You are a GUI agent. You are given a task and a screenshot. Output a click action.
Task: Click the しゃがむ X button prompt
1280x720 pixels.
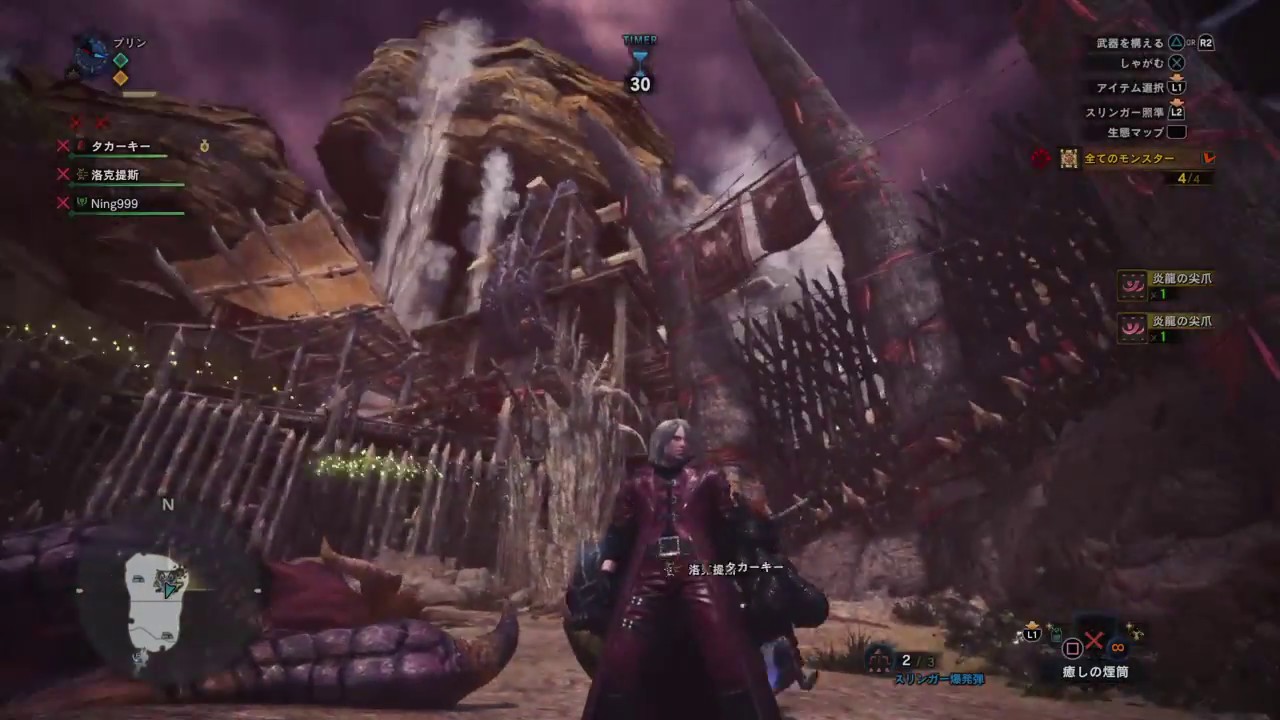pos(1176,63)
